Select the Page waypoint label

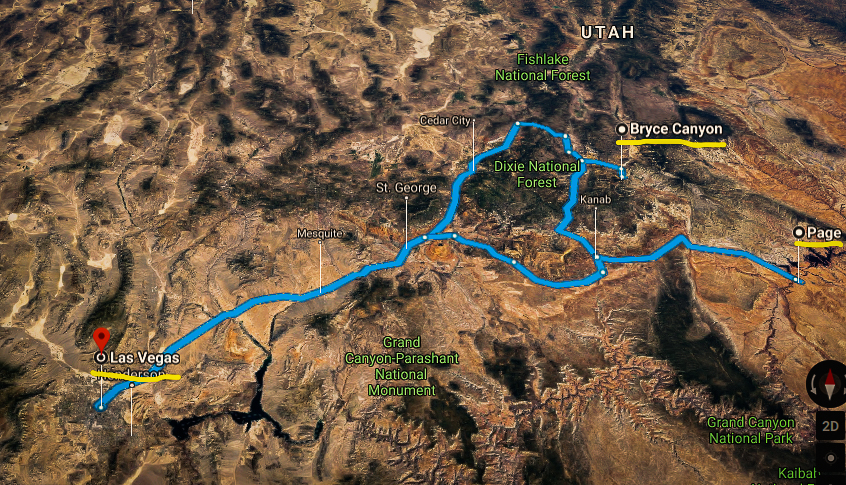pos(823,233)
